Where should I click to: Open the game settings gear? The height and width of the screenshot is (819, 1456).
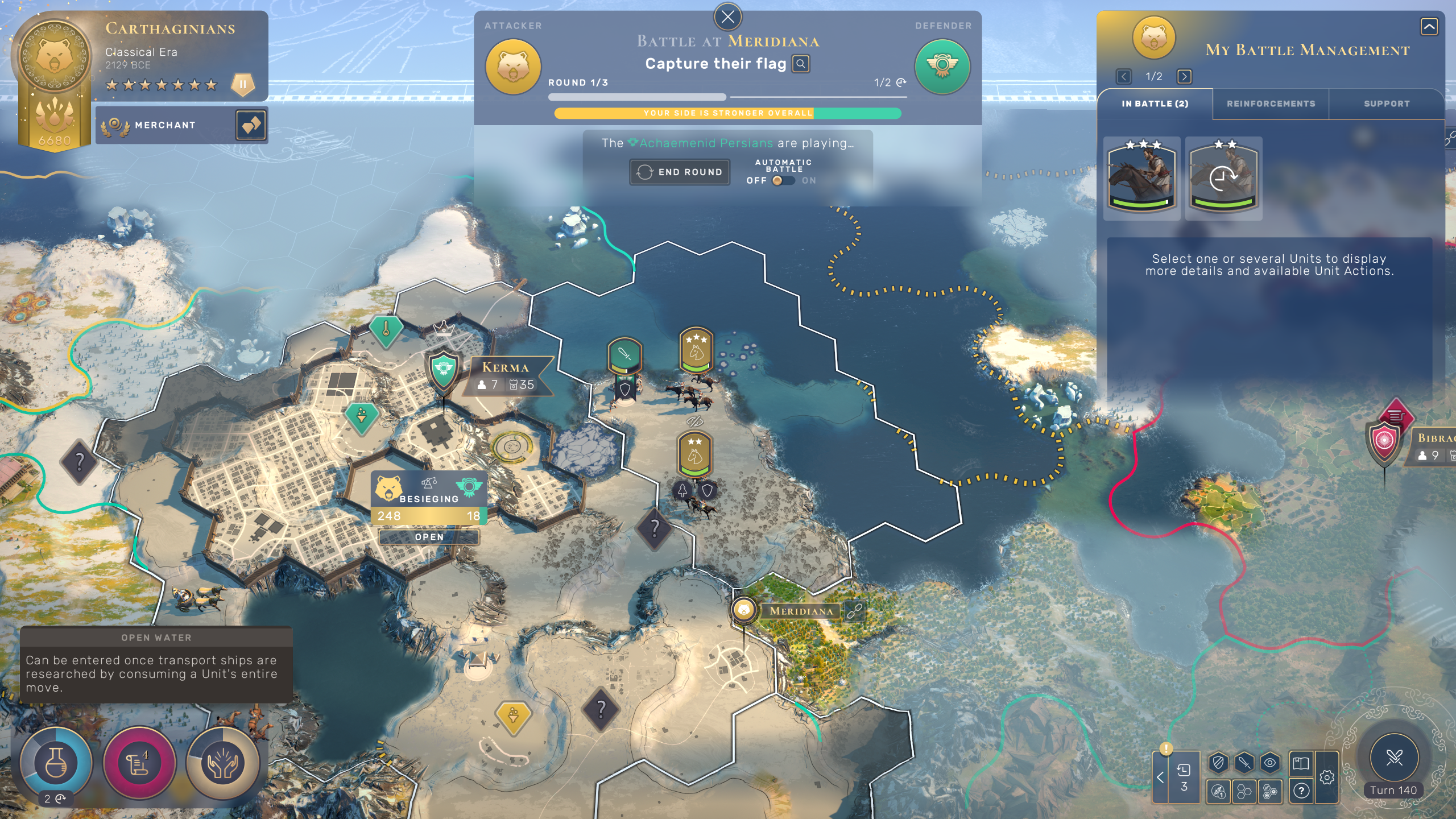[x=1327, y=777]
